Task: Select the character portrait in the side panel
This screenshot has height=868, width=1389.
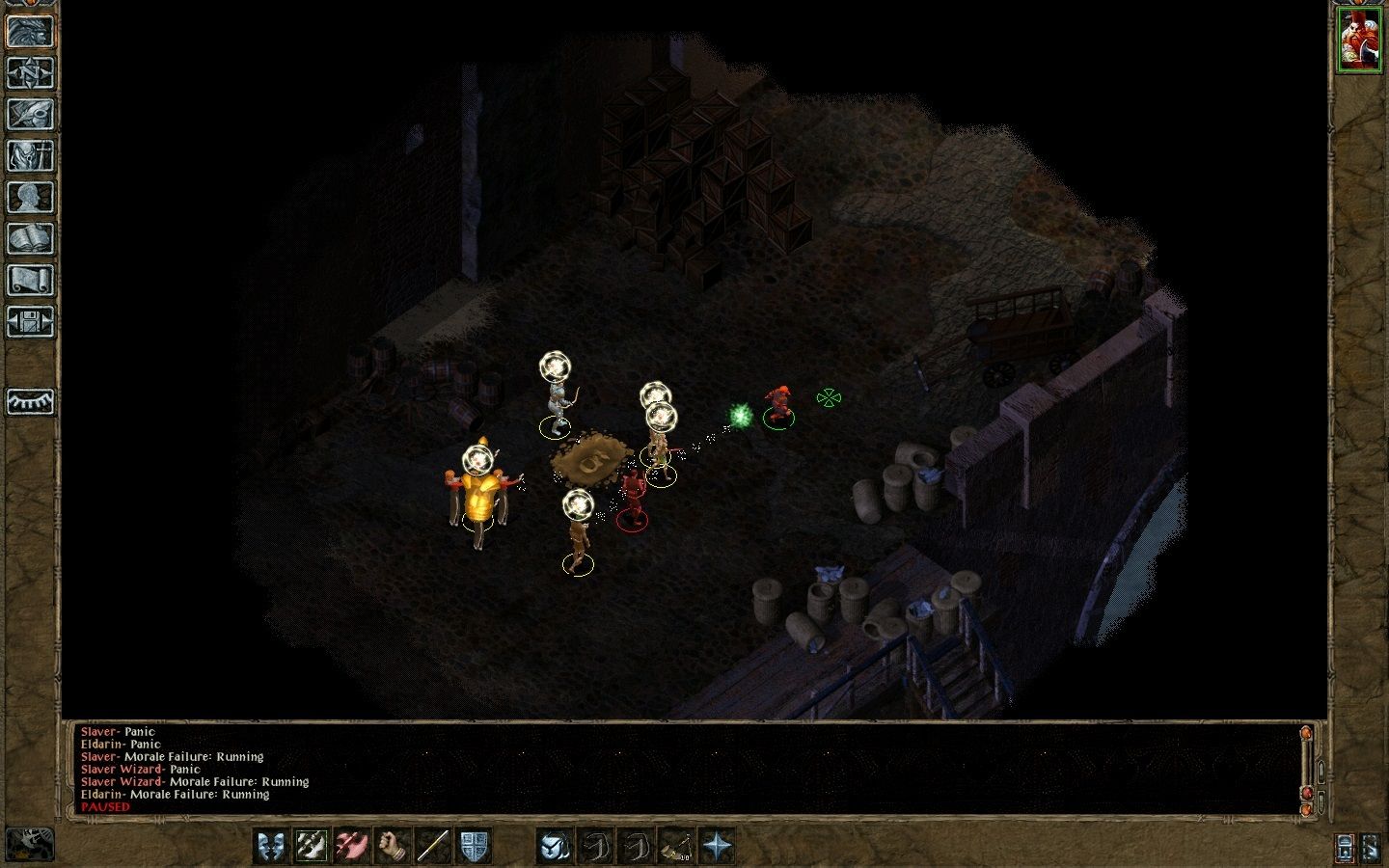Action: [1358, 40]
